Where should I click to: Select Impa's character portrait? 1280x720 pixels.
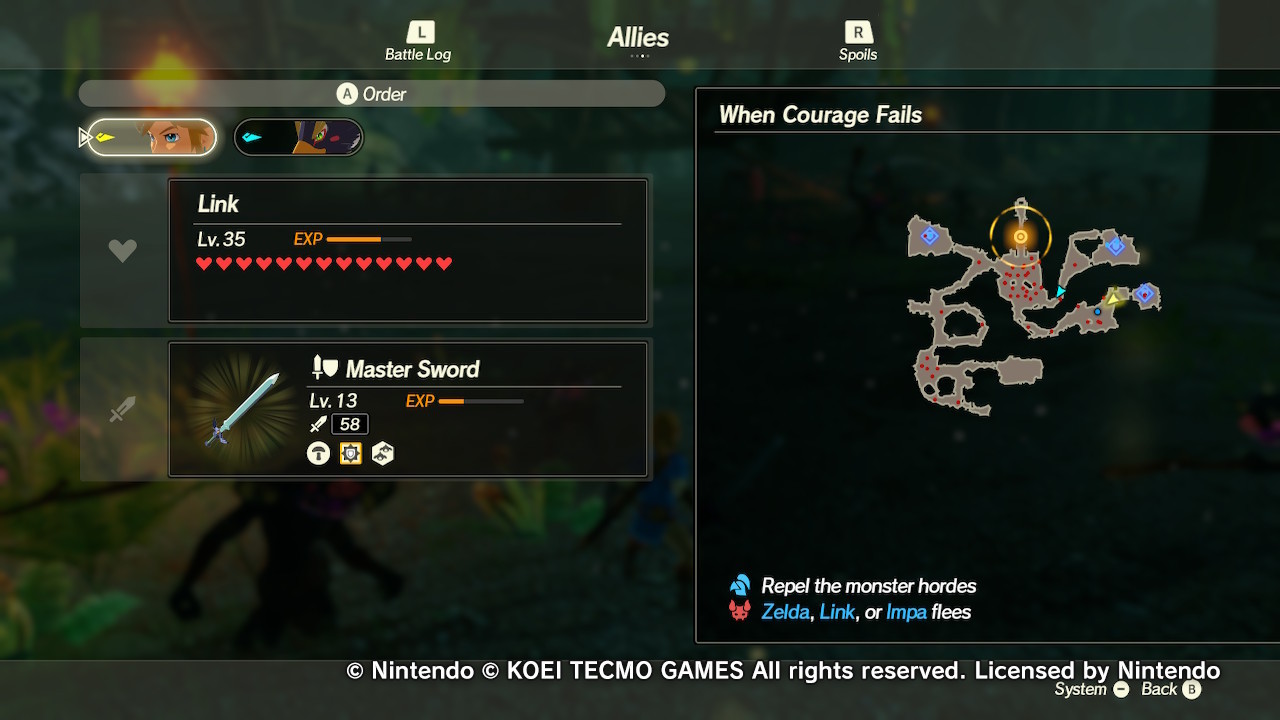297,137
